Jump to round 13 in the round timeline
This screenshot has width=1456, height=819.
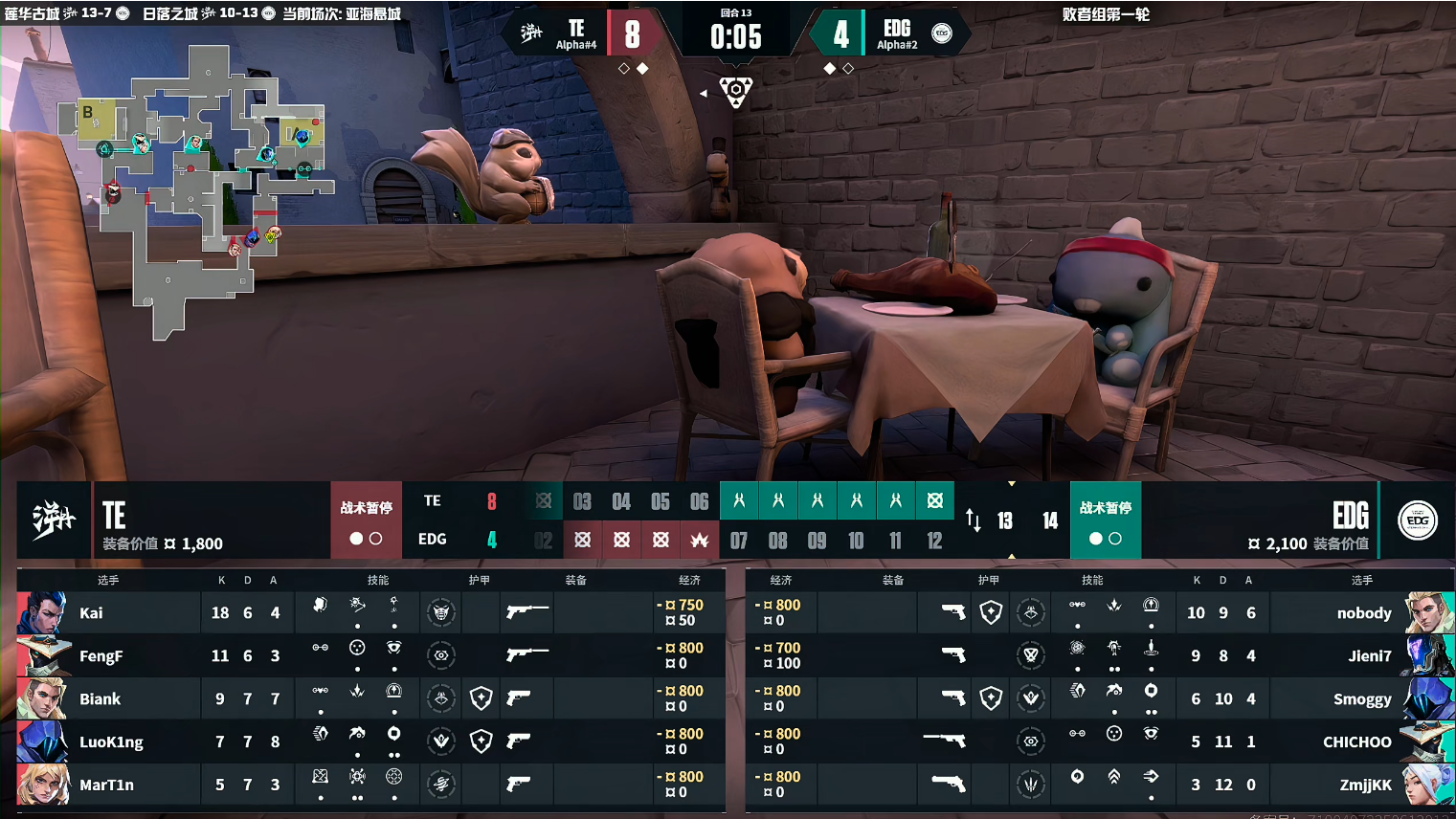pos(1004,520)
